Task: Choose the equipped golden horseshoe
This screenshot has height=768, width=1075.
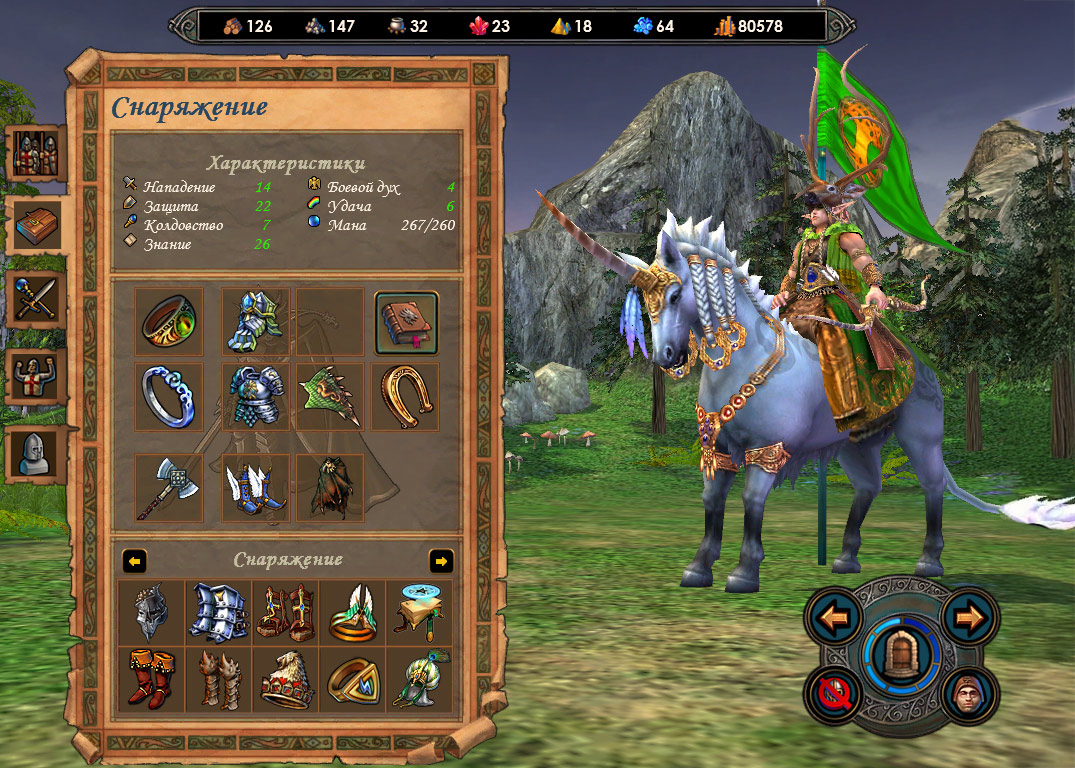Action: pos(406,396)
